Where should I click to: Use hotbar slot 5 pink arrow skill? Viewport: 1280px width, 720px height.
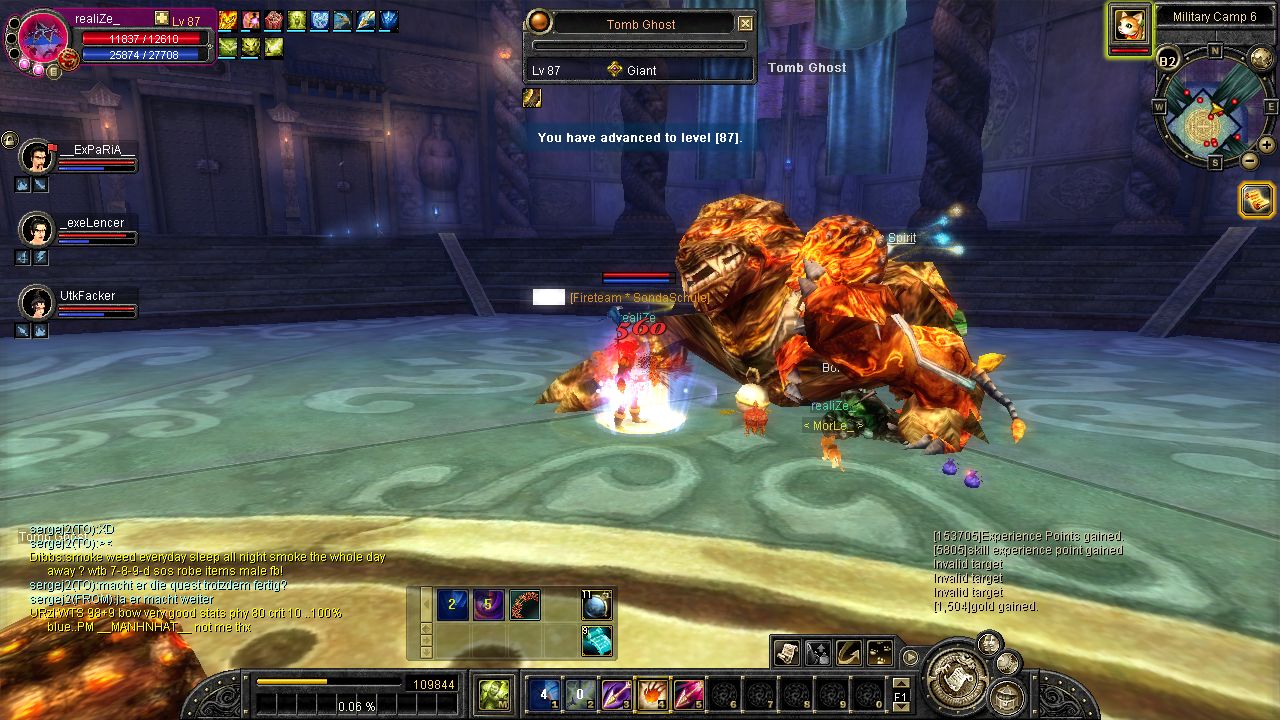(x=687, y=694)
